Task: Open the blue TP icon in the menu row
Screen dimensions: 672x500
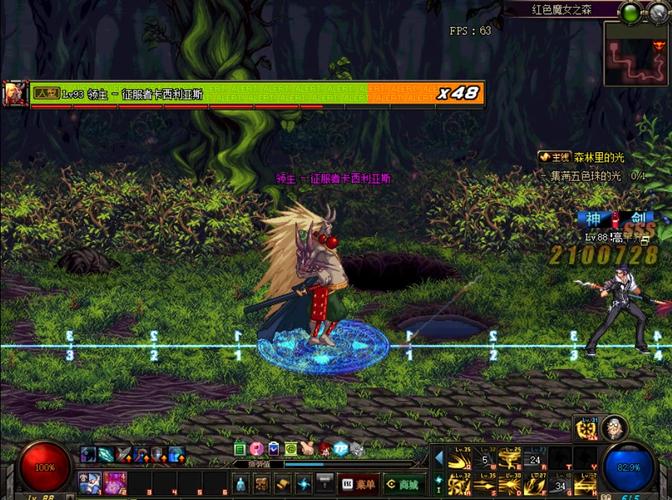Action: (x=340, y=448)
